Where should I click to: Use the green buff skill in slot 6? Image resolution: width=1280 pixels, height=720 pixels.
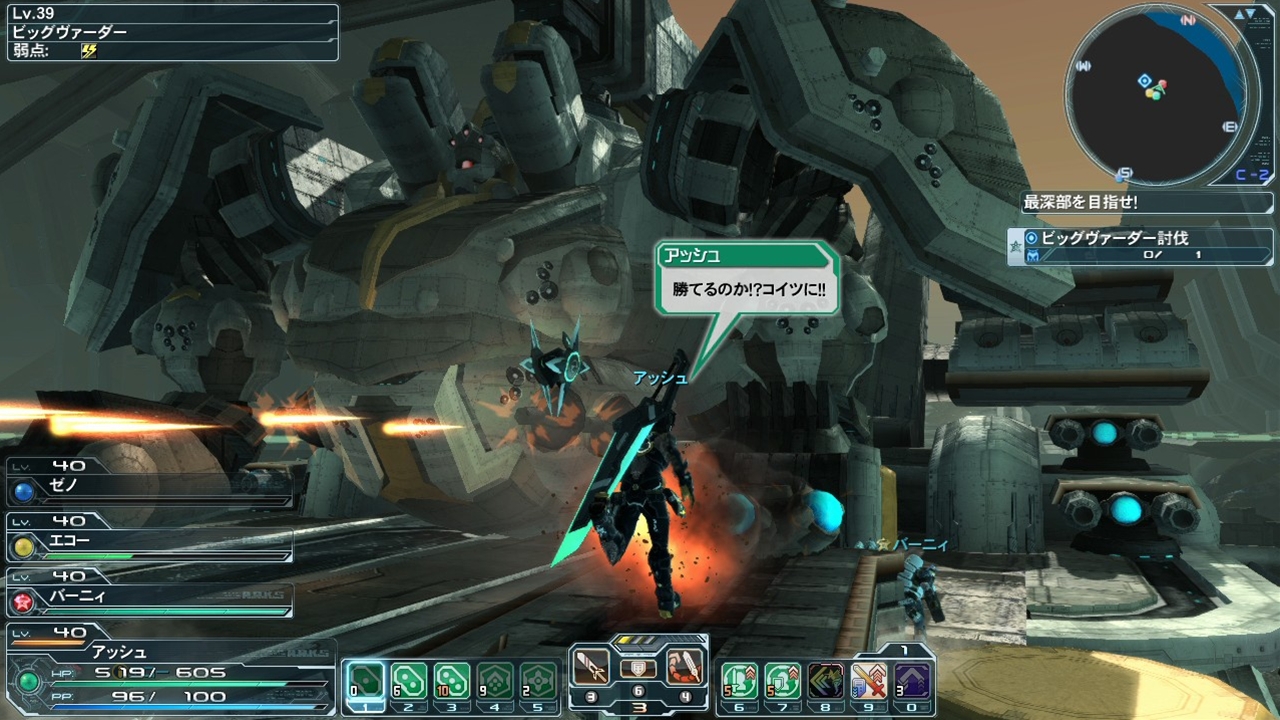(x=739, y=681)
